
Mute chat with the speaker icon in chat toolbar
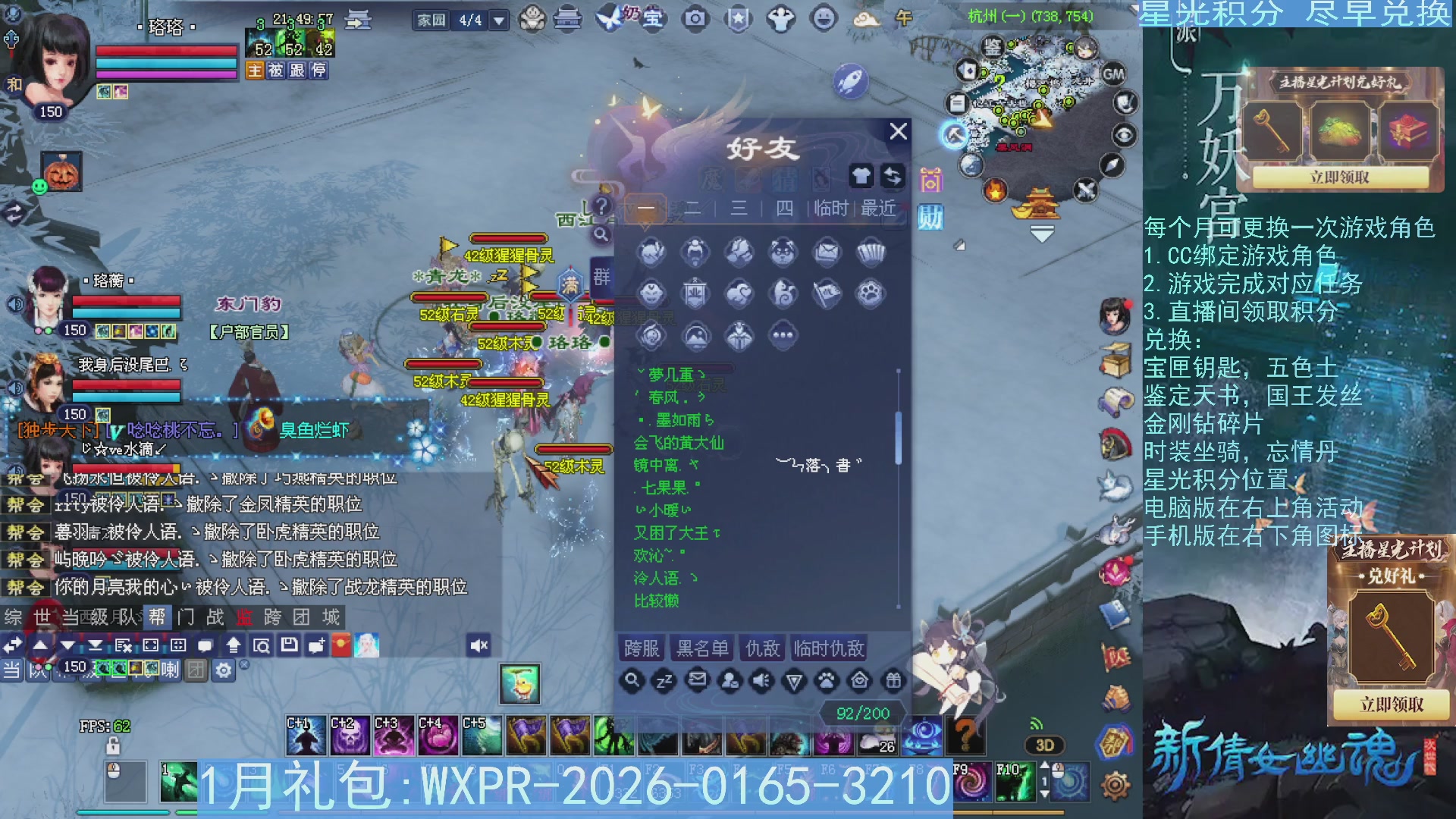[479, 645]
